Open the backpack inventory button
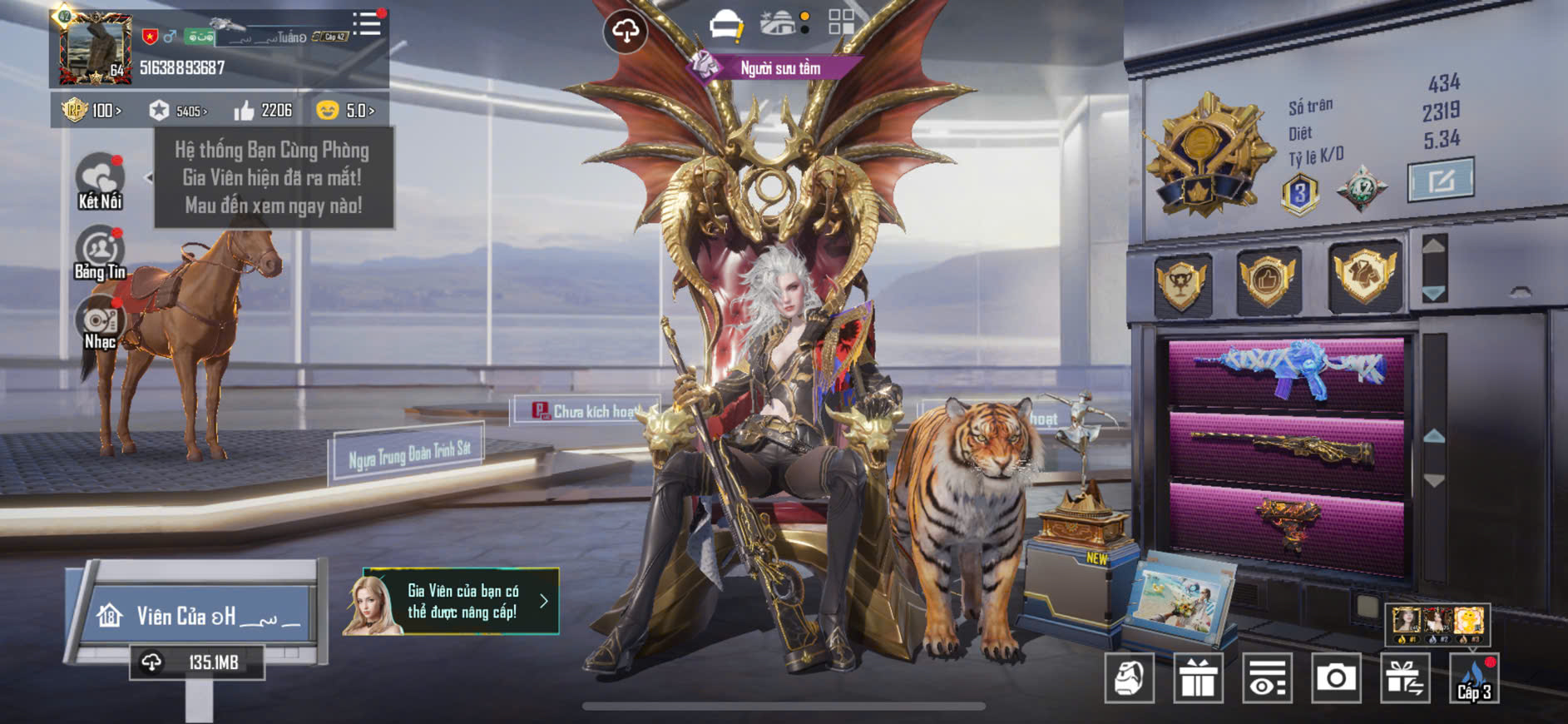 coord(1130,678)
